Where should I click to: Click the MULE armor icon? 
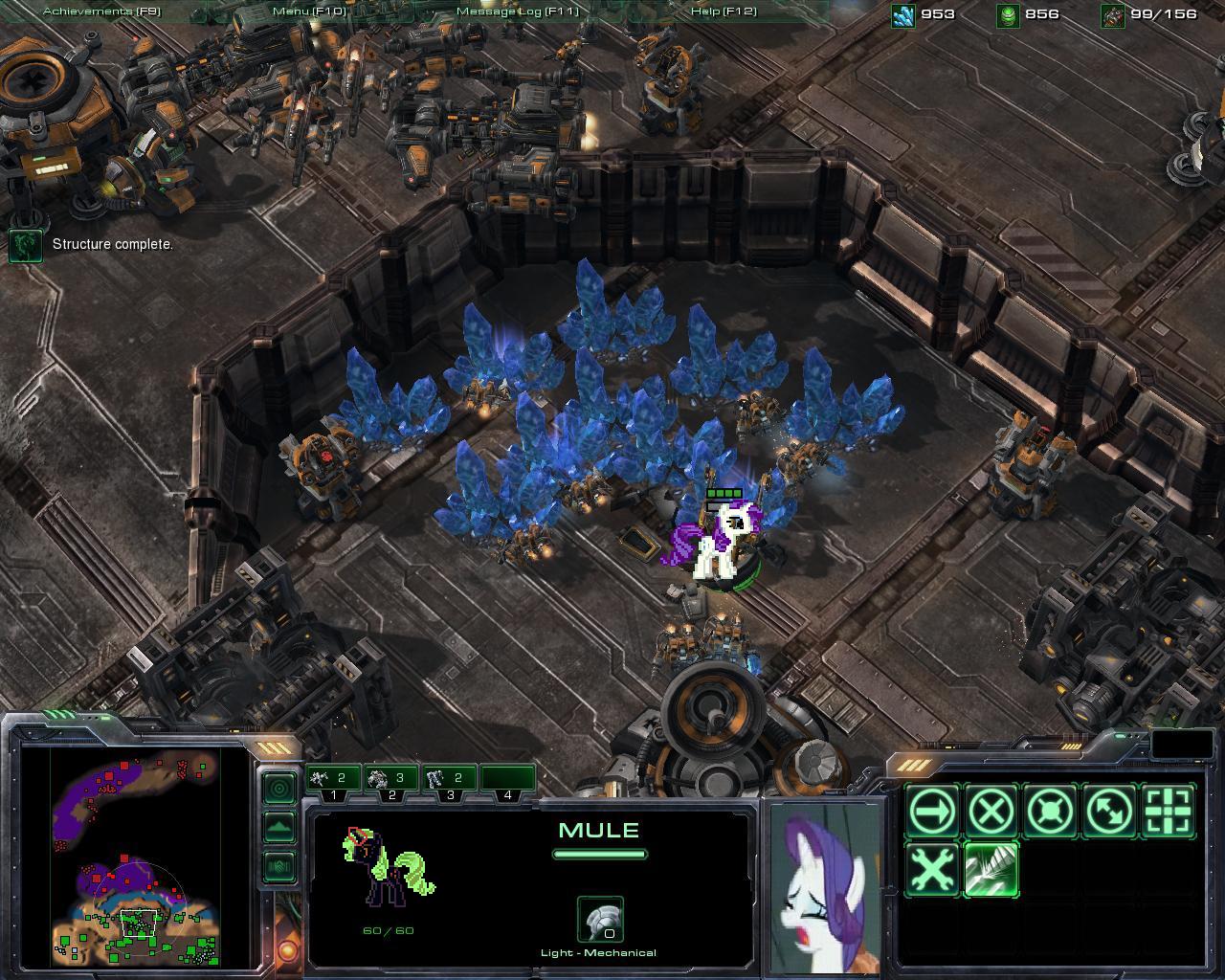pos(600,919)
